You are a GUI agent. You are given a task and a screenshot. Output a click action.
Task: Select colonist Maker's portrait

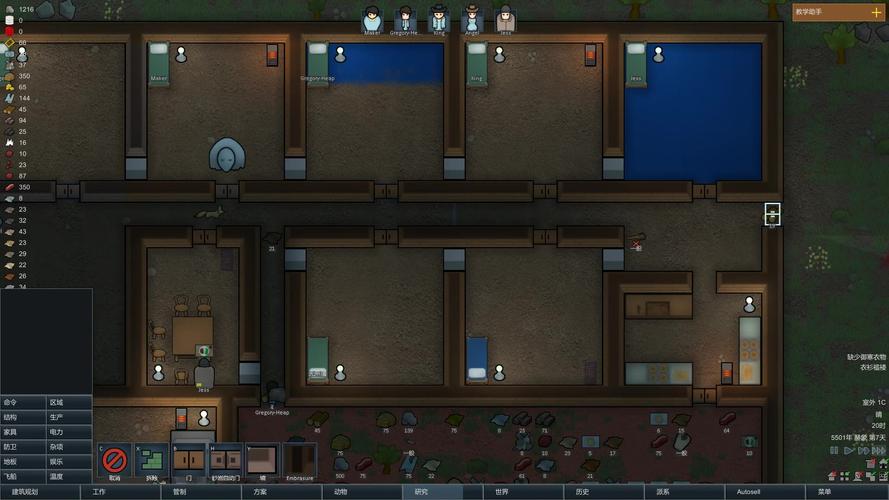[372, 19]
